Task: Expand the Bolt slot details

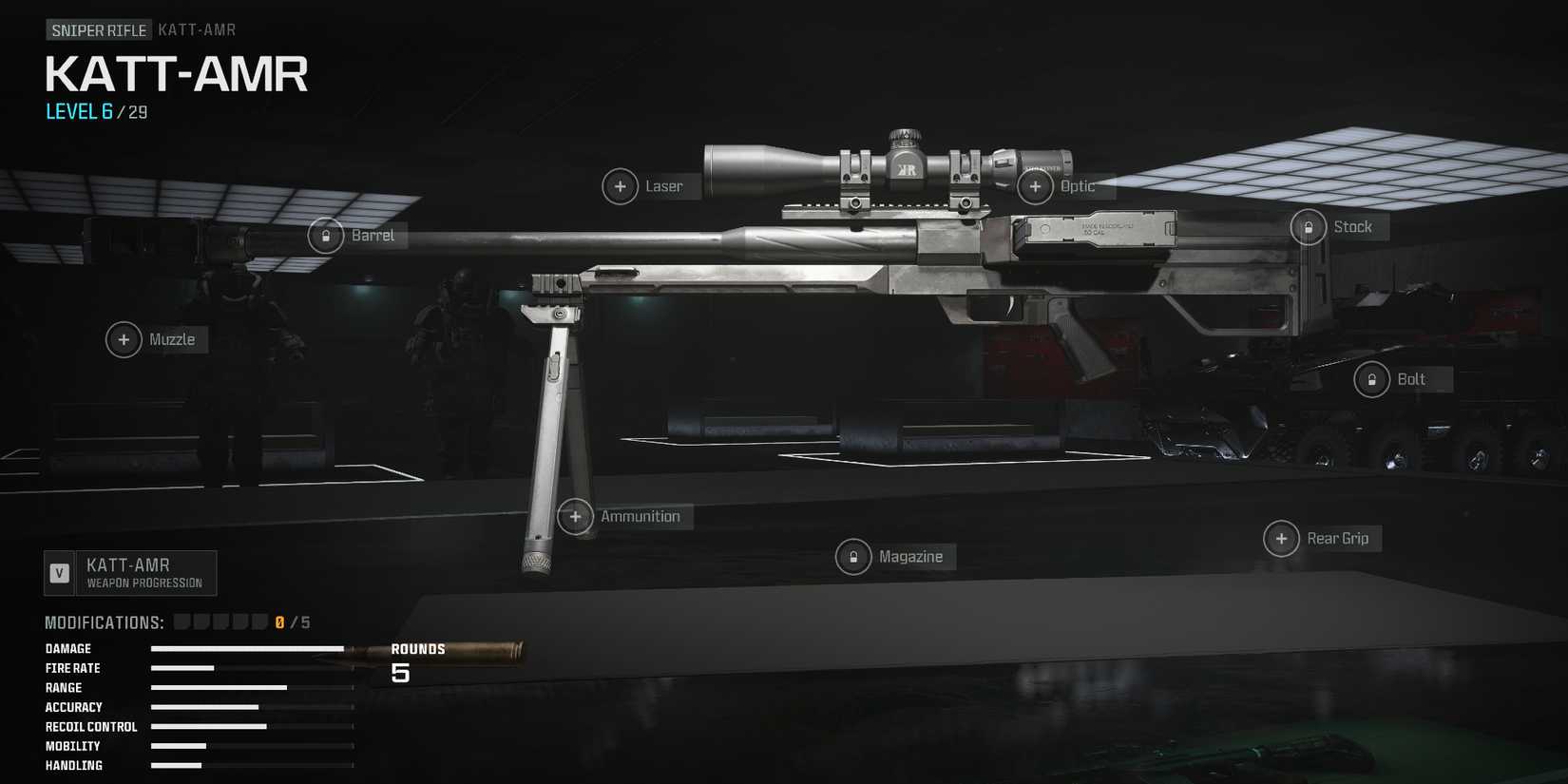Action: pyautogui.click(x=1371, y=378)
